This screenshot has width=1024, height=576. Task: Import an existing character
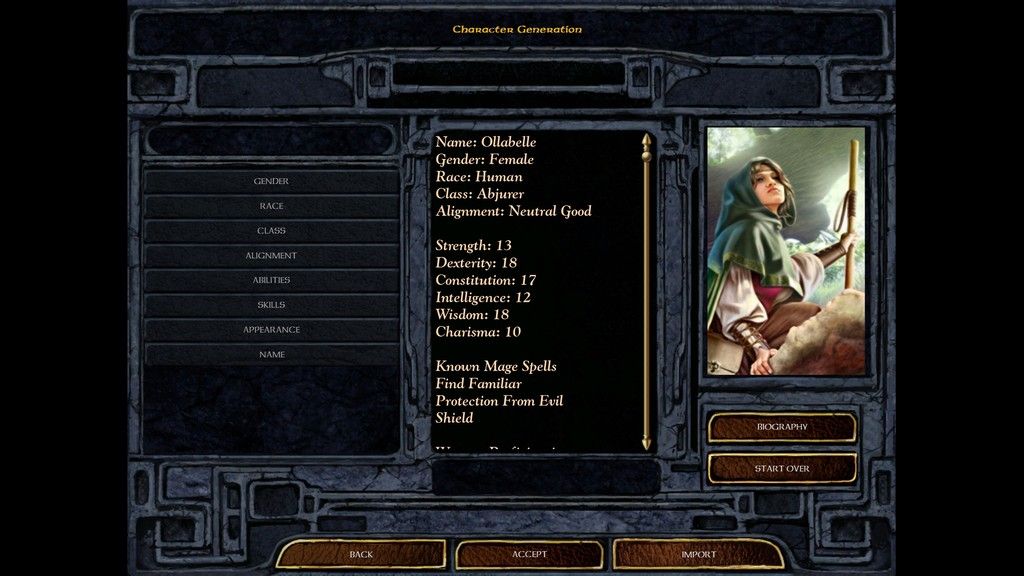tap(698, 554)
